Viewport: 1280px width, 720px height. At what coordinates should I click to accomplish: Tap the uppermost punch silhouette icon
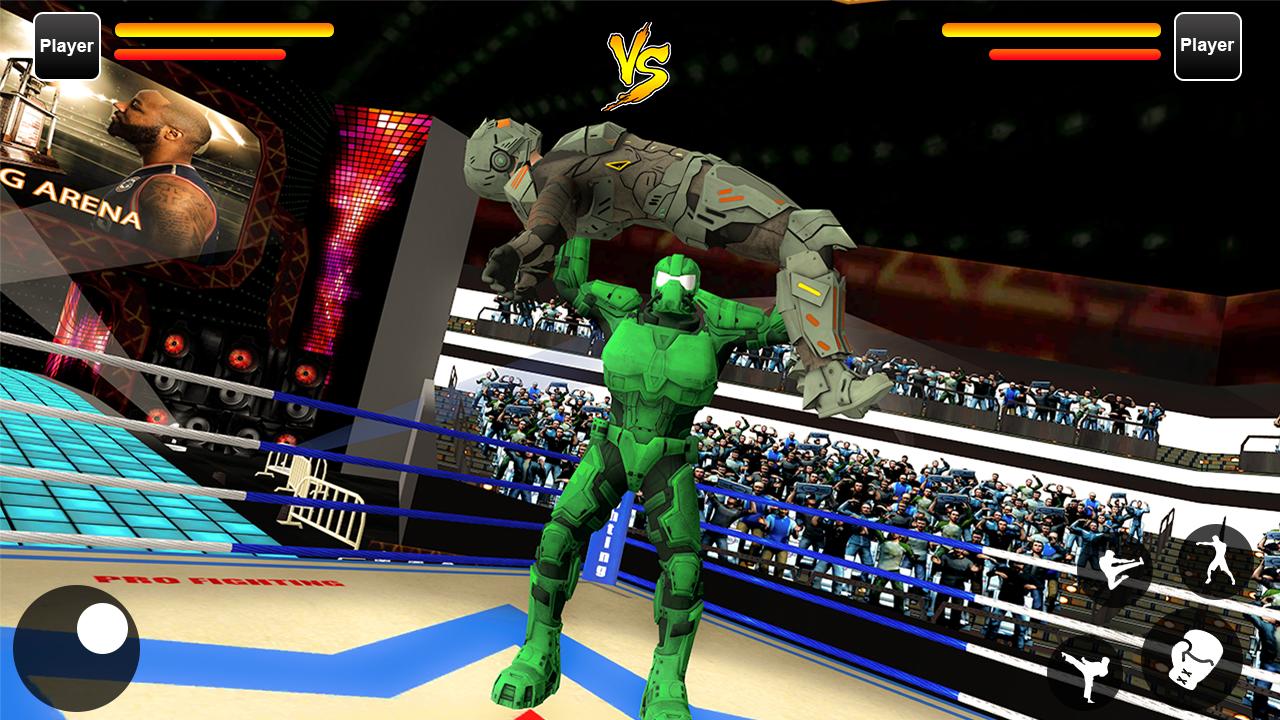pyautogui.click(x=1218, y=558)
